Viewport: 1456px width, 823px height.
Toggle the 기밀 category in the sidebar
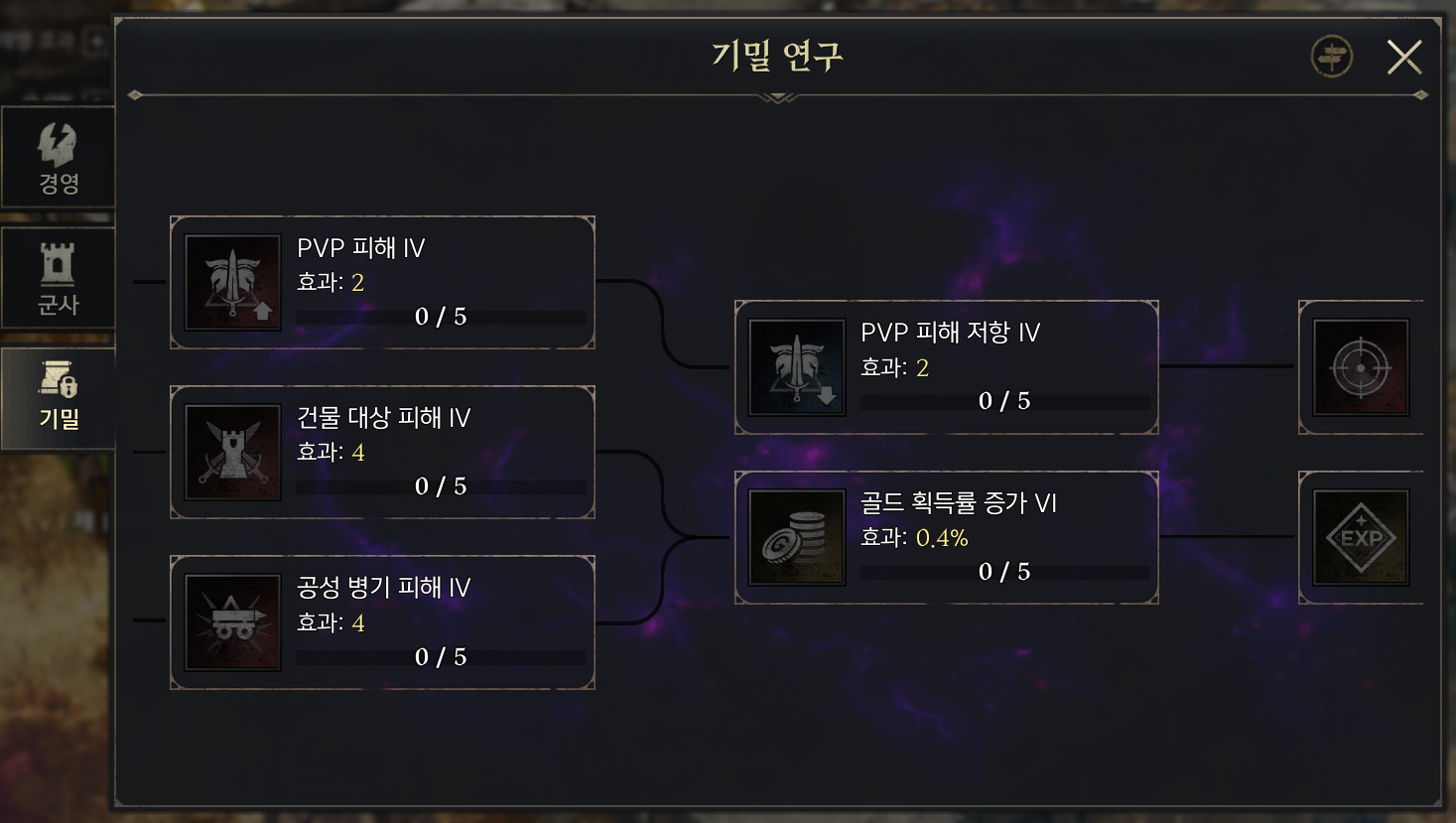click(58, 397)
